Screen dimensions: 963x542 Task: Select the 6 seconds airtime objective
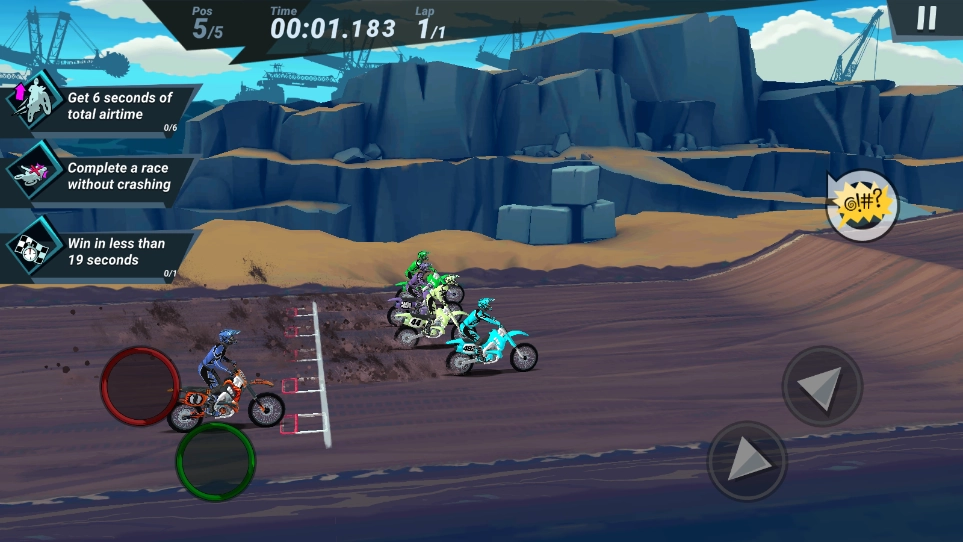(x=98, y=107)
